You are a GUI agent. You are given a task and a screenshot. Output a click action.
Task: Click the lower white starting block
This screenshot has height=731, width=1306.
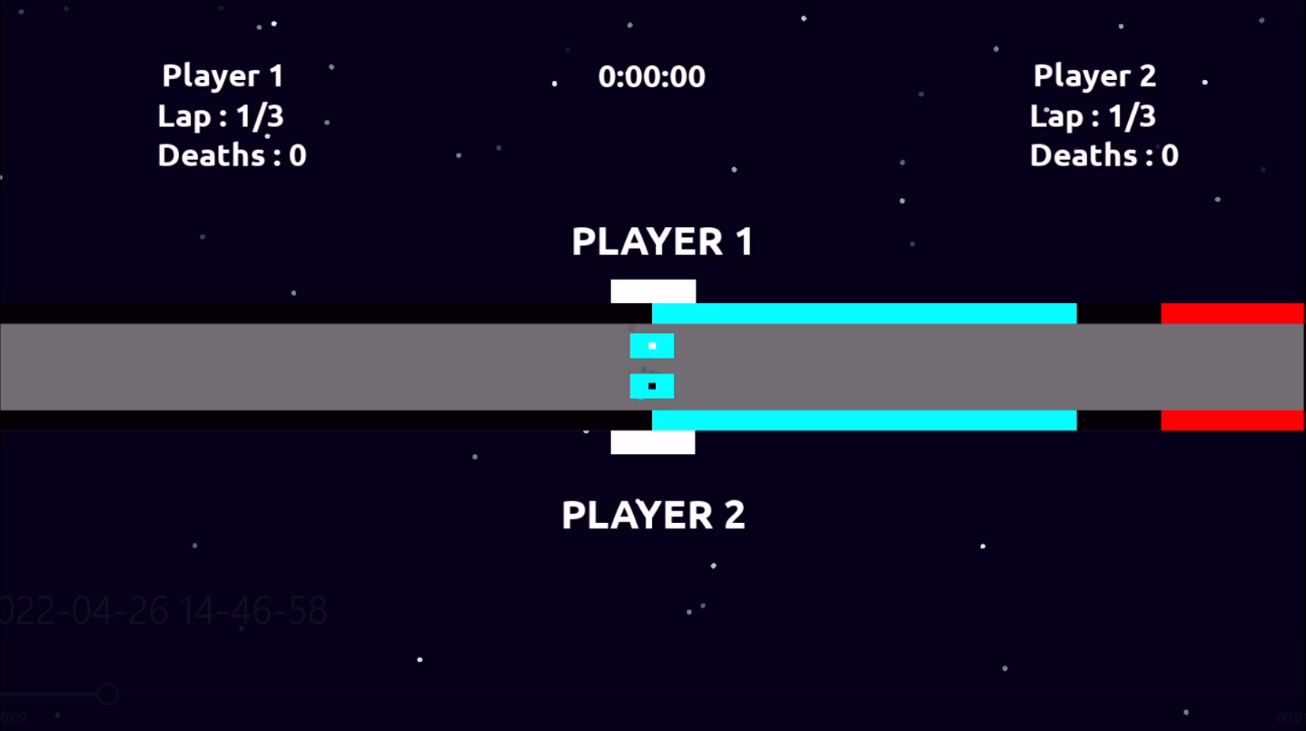[652, 444]
